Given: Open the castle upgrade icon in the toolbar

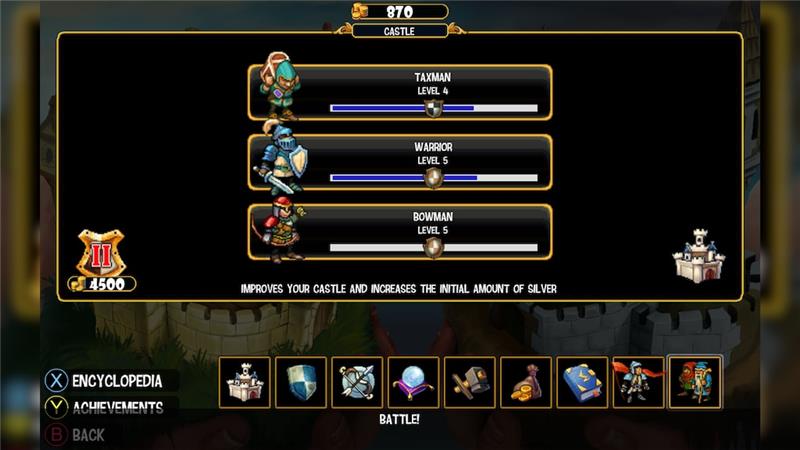Looking at the screenshot, I should [x=245, y=382].
